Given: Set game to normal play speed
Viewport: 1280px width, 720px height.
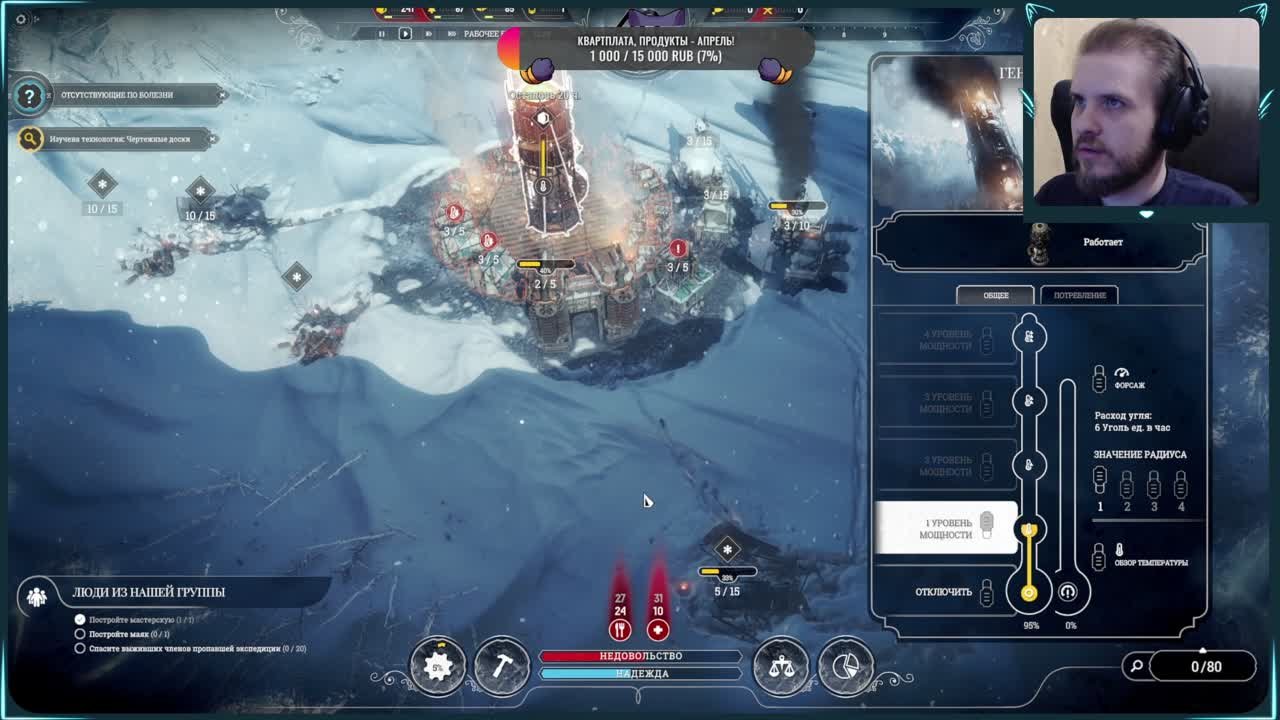Looking at the screenshot, I should [405, 34].
